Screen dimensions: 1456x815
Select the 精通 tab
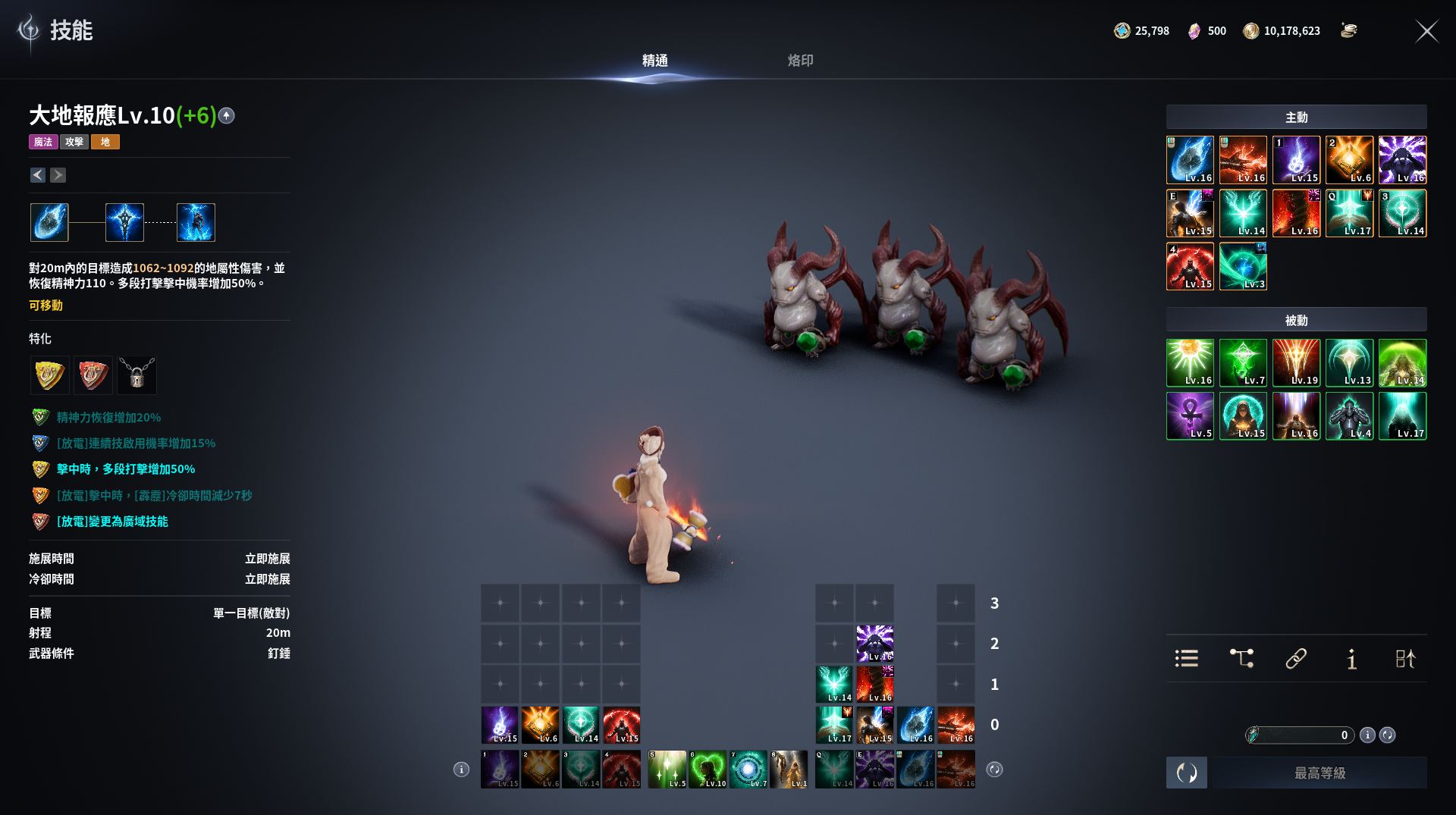tap(654, 61)
